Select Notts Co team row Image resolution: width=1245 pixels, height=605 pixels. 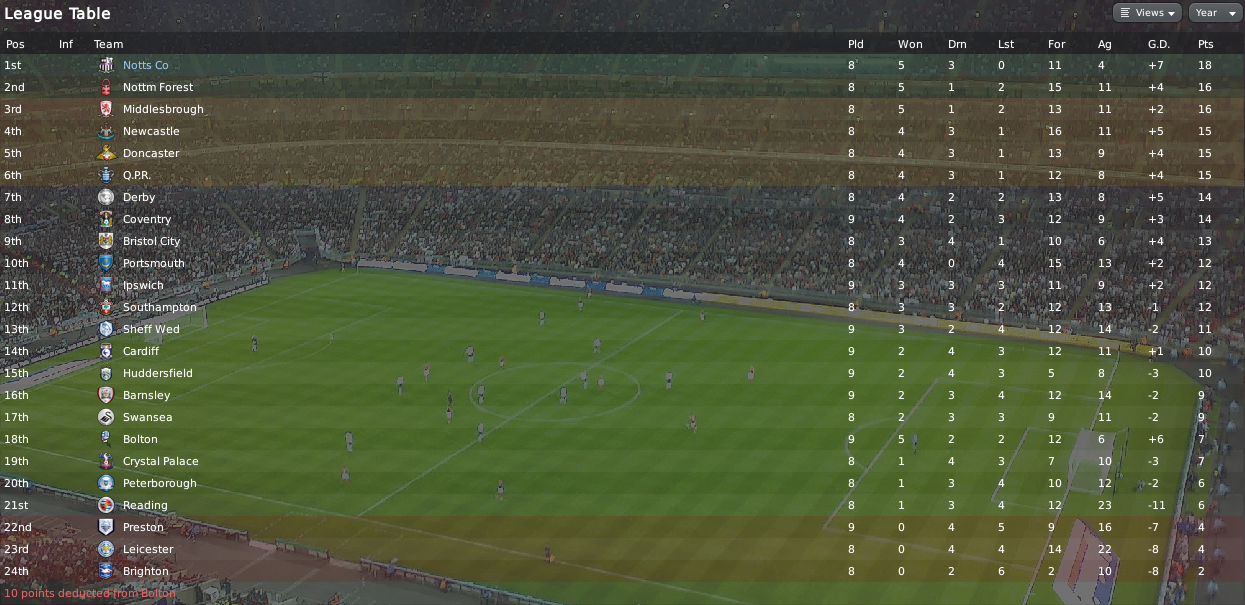[145, 65]
